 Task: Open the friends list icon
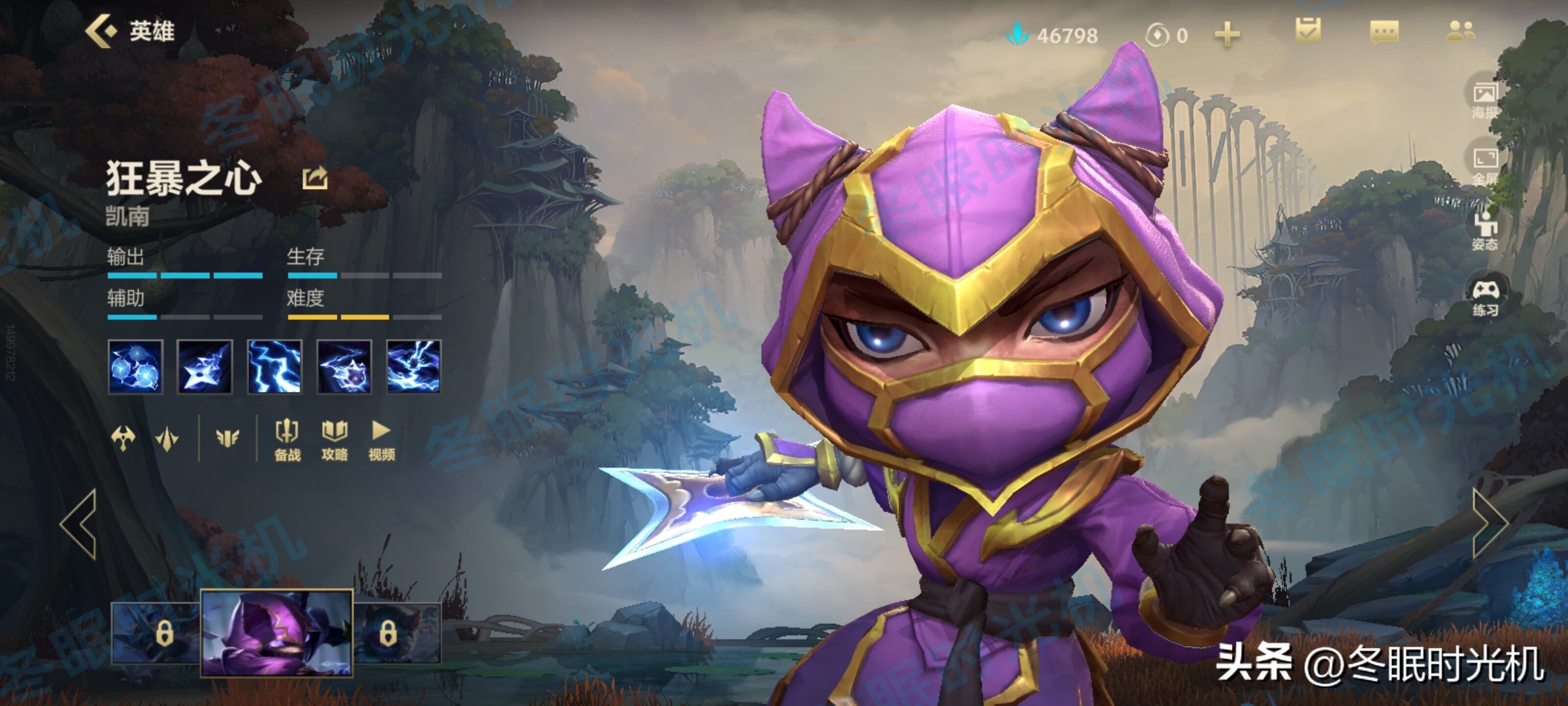pos(1460,31)
